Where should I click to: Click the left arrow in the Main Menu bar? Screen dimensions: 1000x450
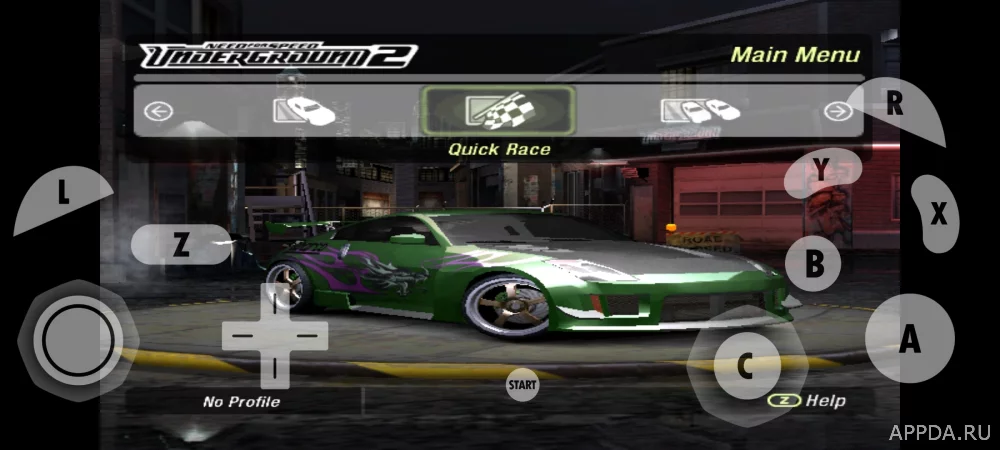click(x=158, y=111)
